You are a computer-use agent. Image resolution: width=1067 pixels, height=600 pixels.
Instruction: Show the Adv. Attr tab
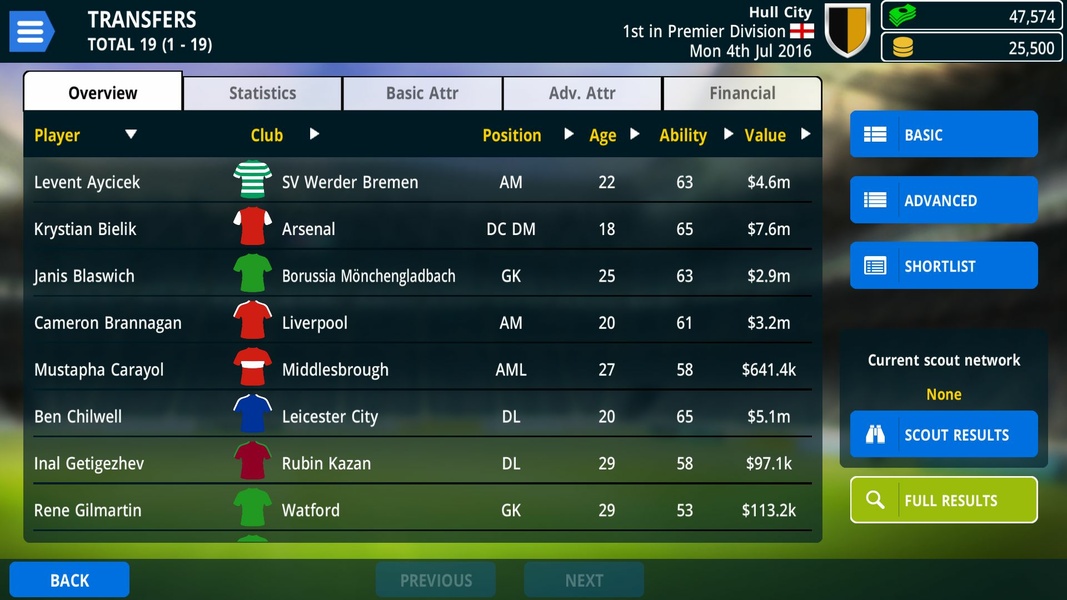[582, 93]
